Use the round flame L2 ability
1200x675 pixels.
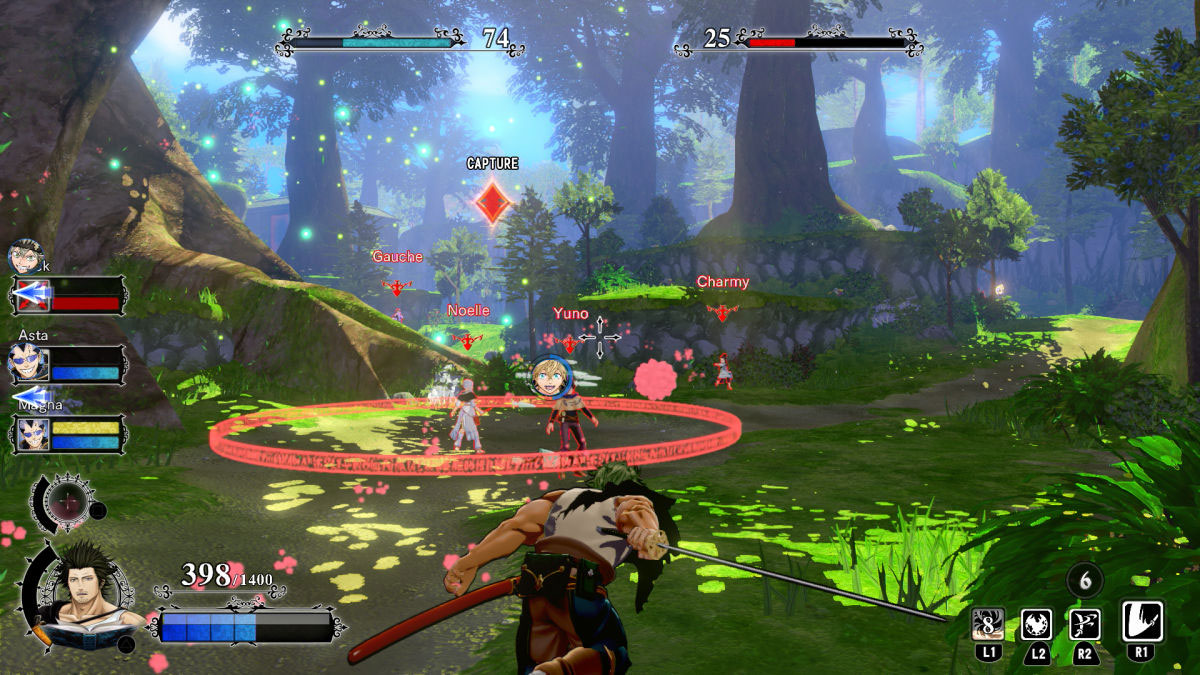tap(1036, 623)
